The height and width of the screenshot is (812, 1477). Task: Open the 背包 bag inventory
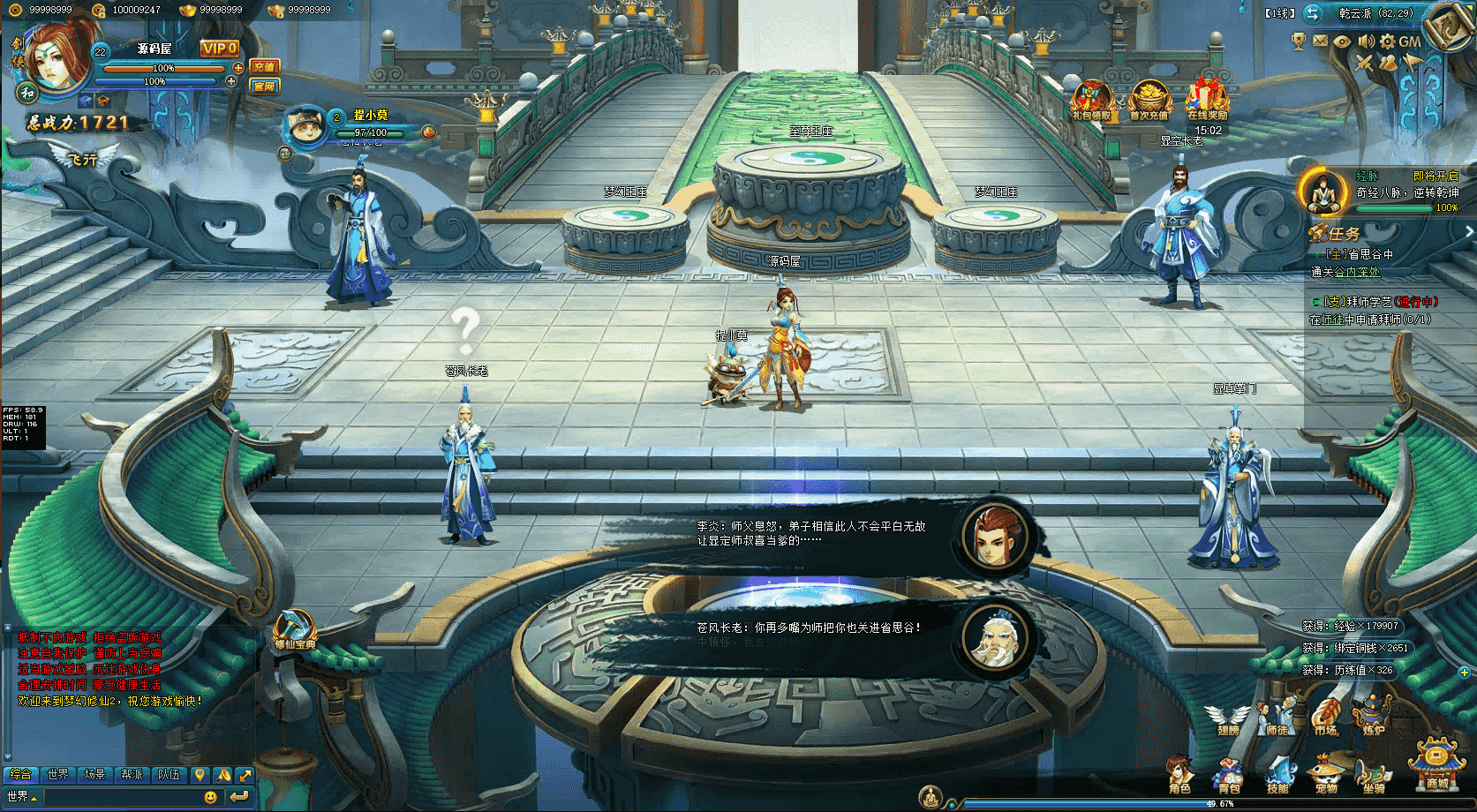[1229, 774]
